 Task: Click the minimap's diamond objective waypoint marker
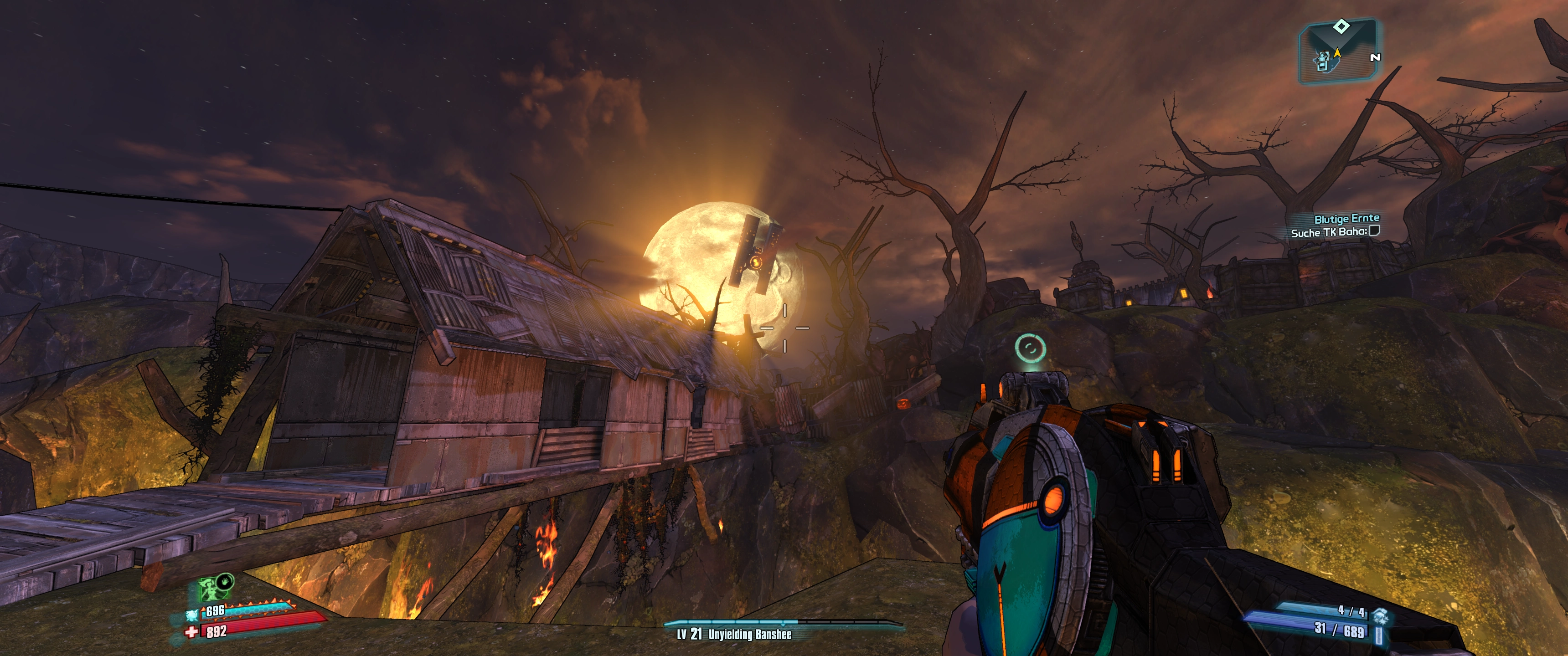click(1341, 26)
